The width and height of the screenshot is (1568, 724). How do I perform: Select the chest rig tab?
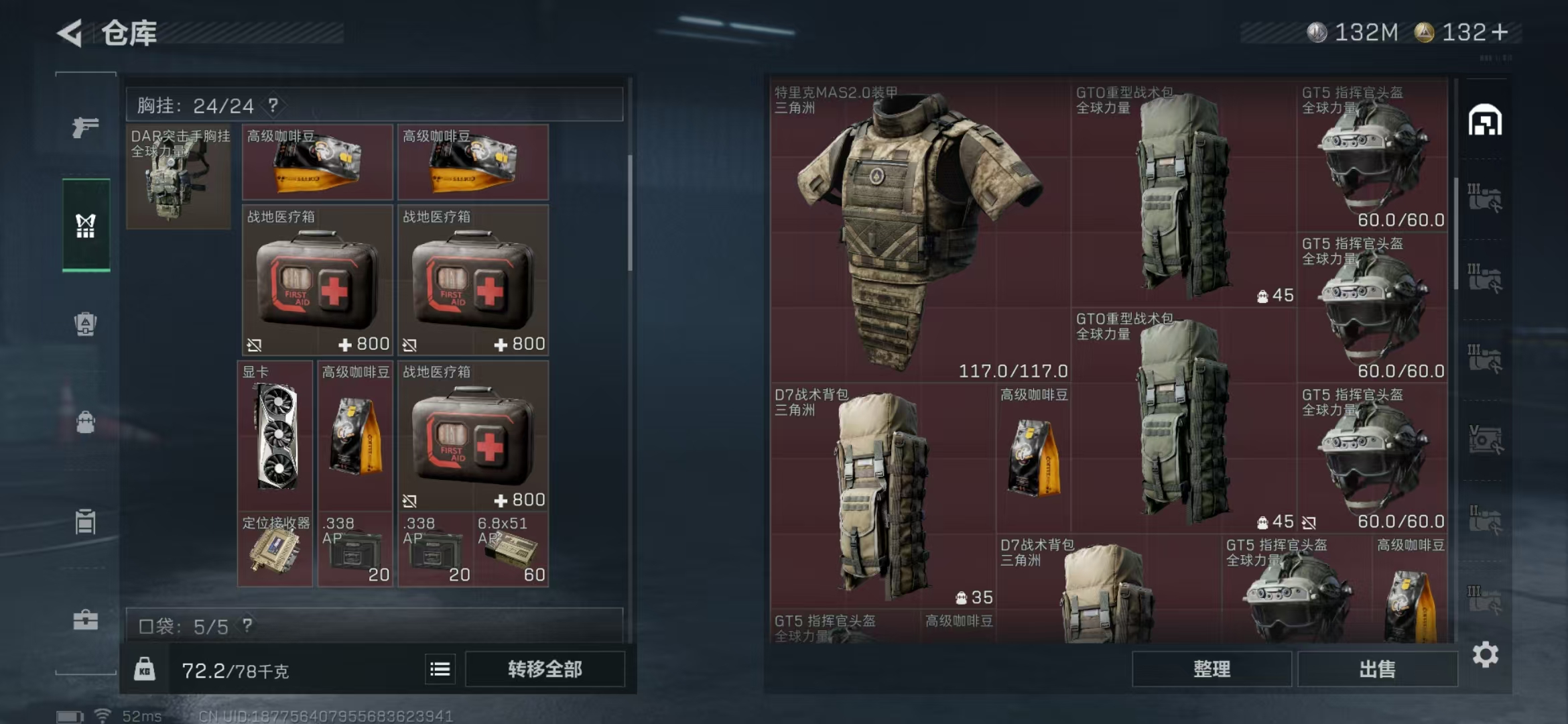[86, 225]
